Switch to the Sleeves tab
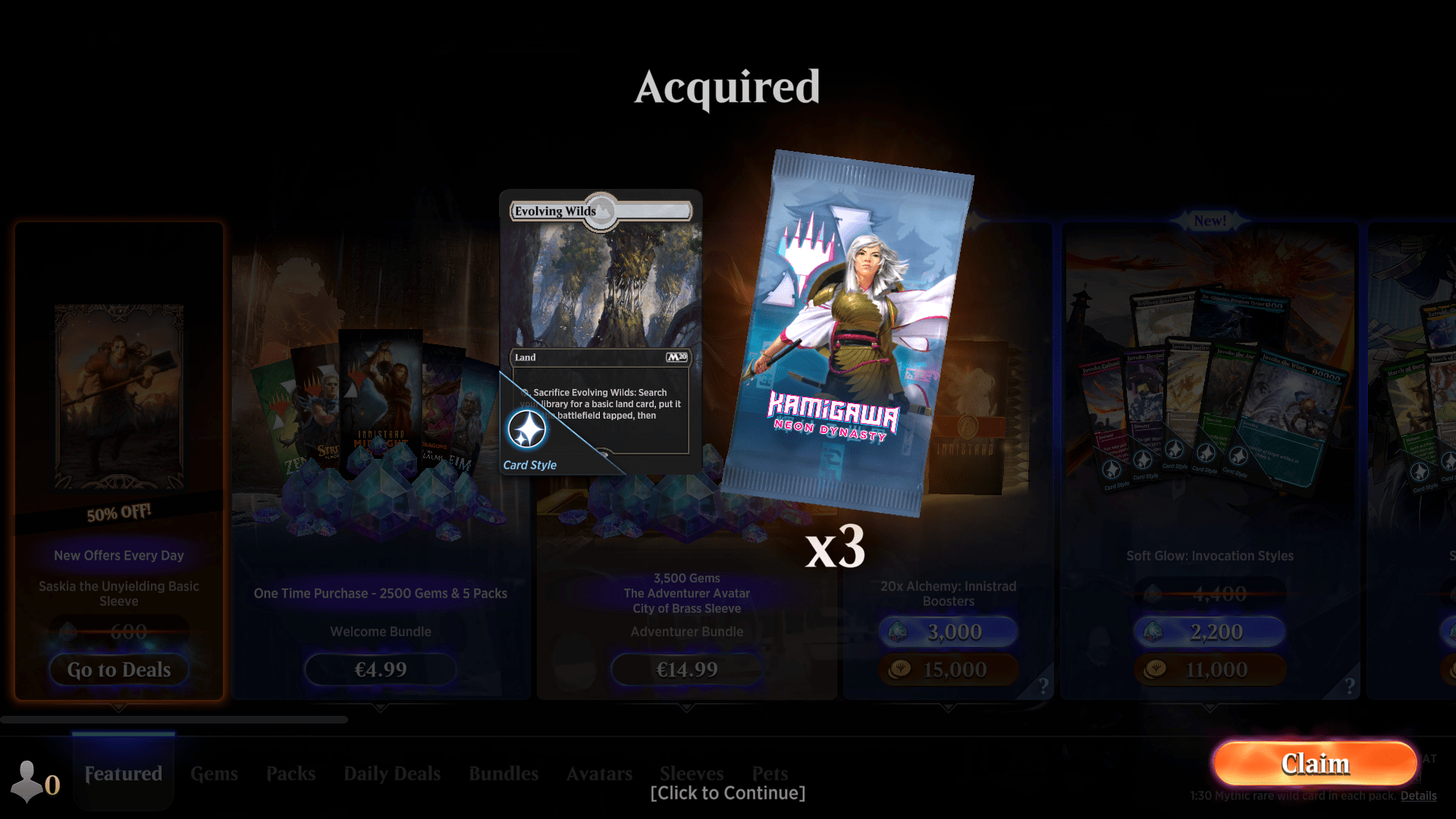This screenshot has height=819, width=1456. [x=691, y=773]
